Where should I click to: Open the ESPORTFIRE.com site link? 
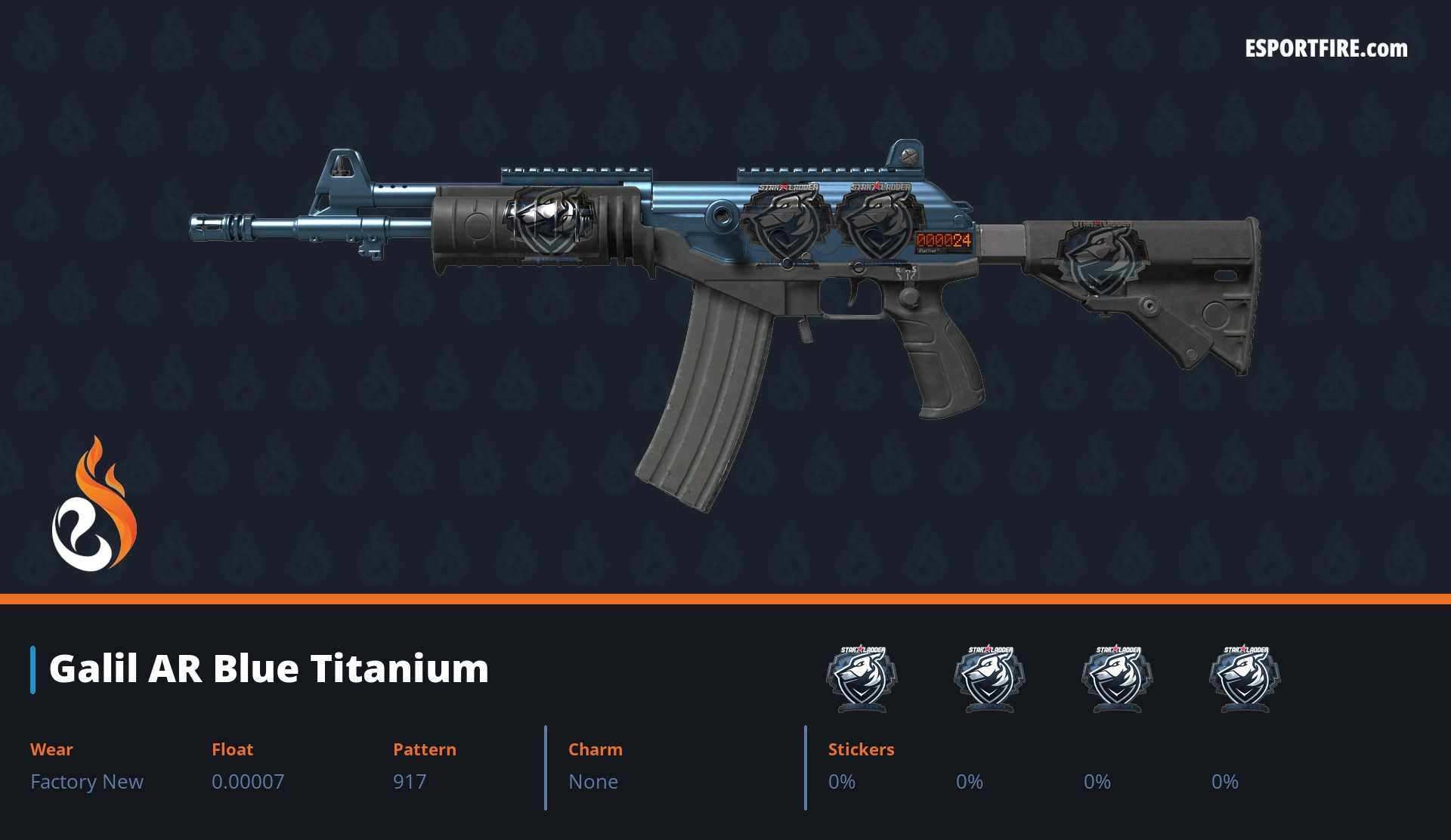1326,49
